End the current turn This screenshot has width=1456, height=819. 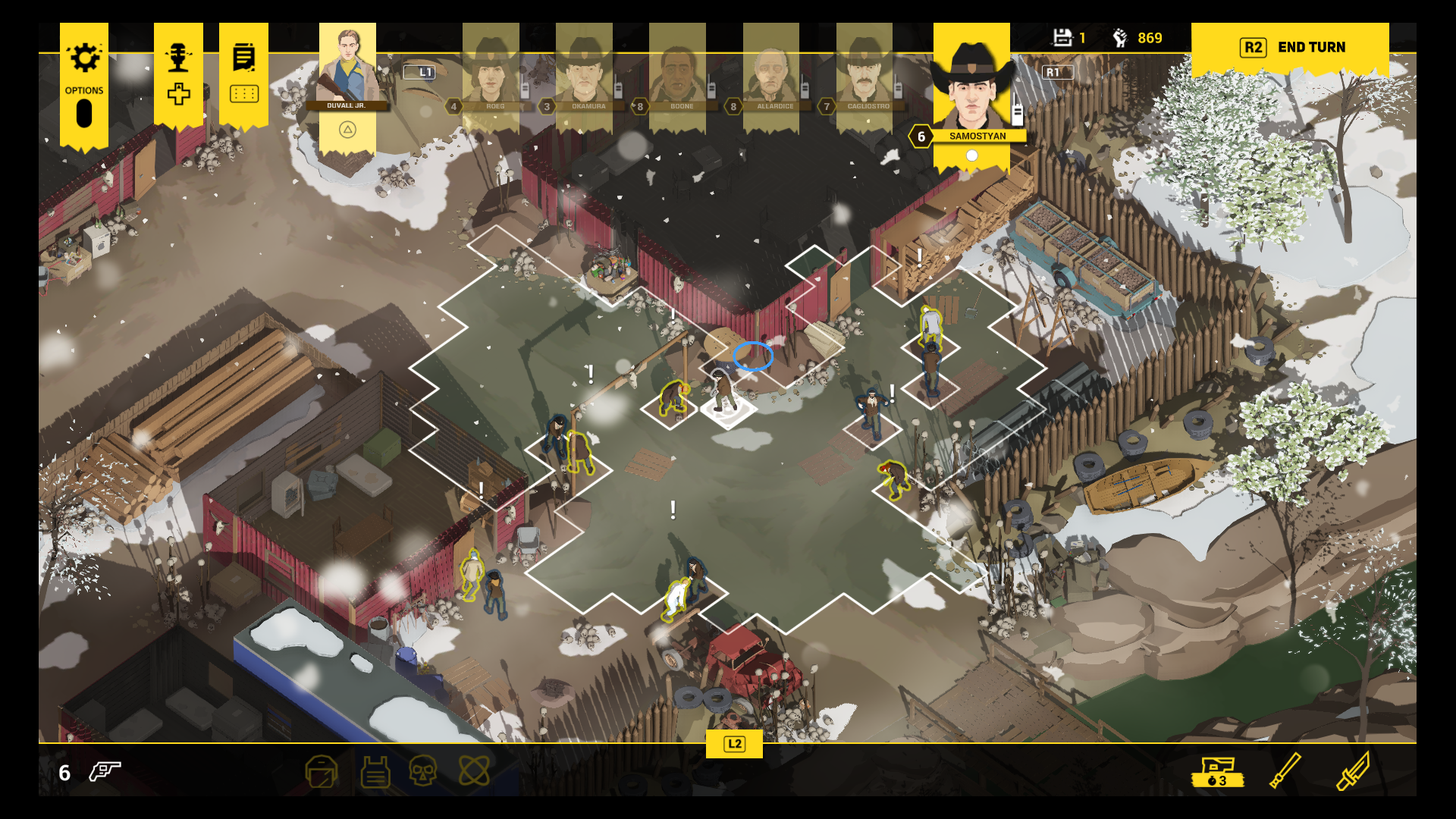(x=1291, y=48)
